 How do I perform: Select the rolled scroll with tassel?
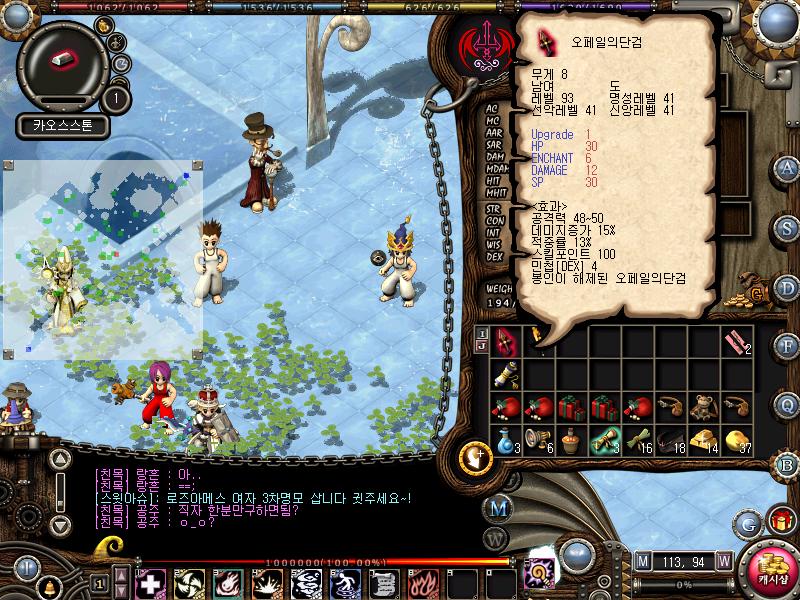506,373
